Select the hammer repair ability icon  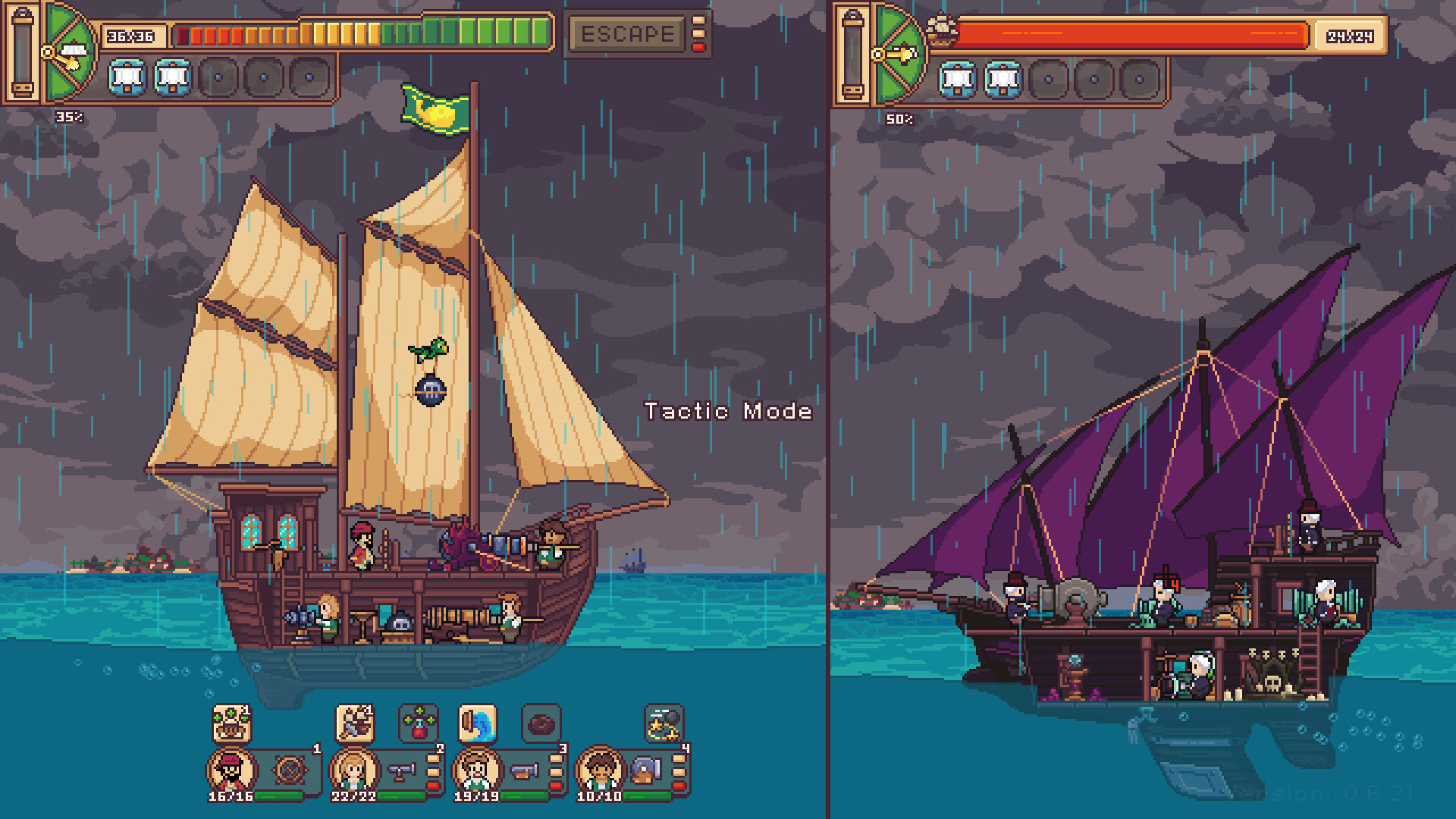(x=353, y=723)
